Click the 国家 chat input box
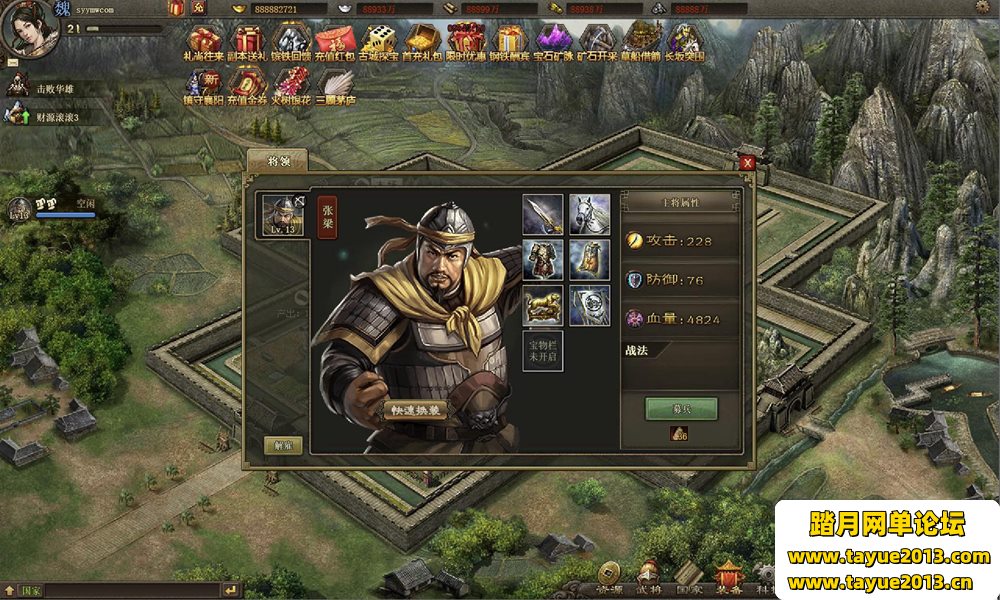The height and width of the screenshot is (600, 1000). tap(130, 591)
